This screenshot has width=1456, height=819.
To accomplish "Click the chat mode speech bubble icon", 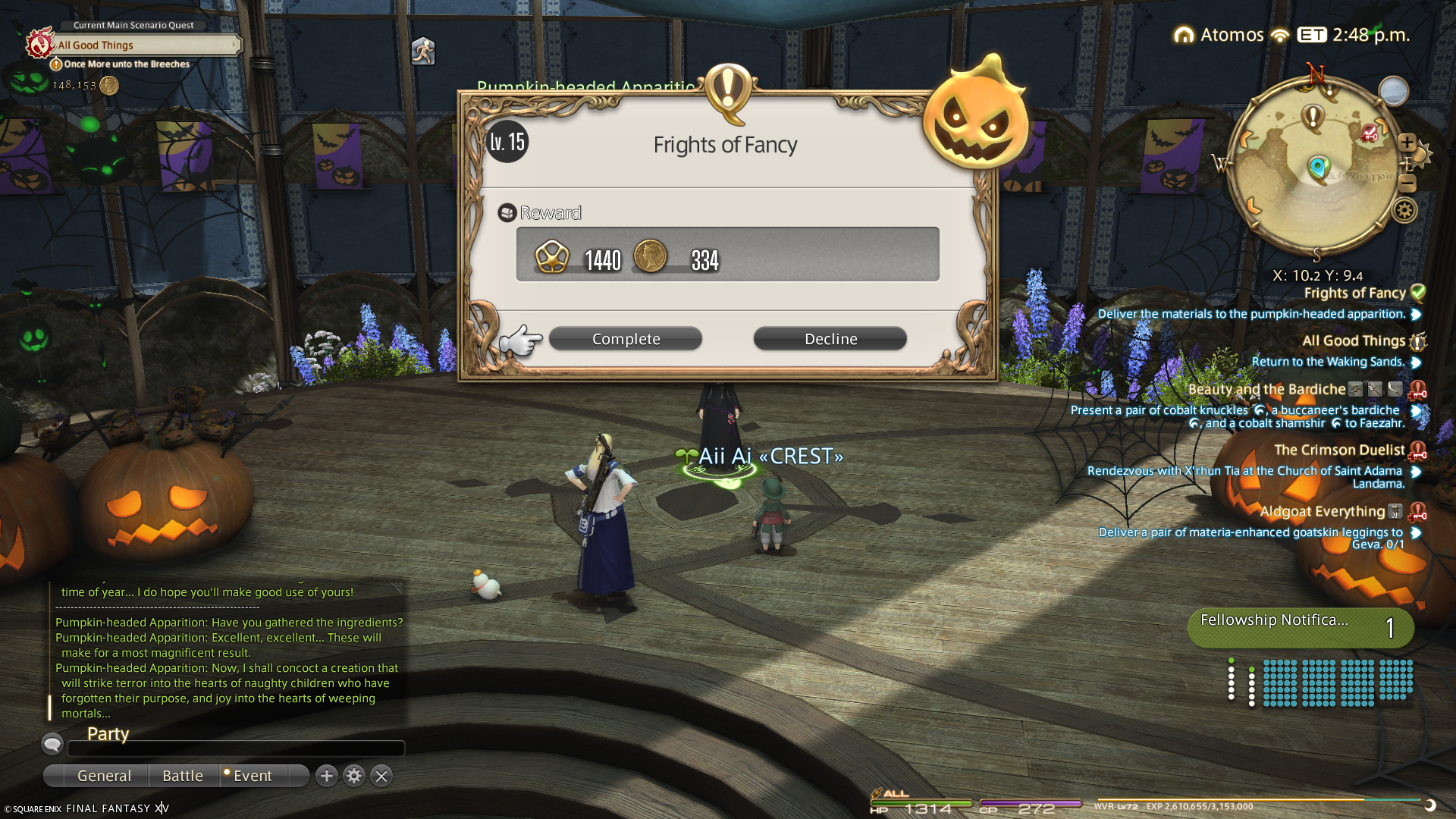I will 52,744.
